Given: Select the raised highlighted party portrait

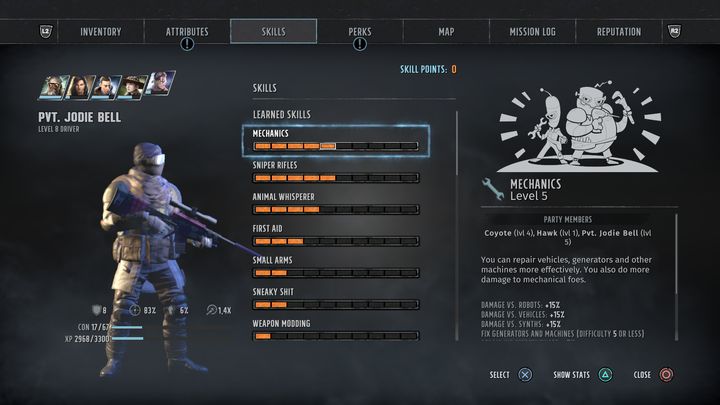Looking at the screenshot, I should 160,83.
